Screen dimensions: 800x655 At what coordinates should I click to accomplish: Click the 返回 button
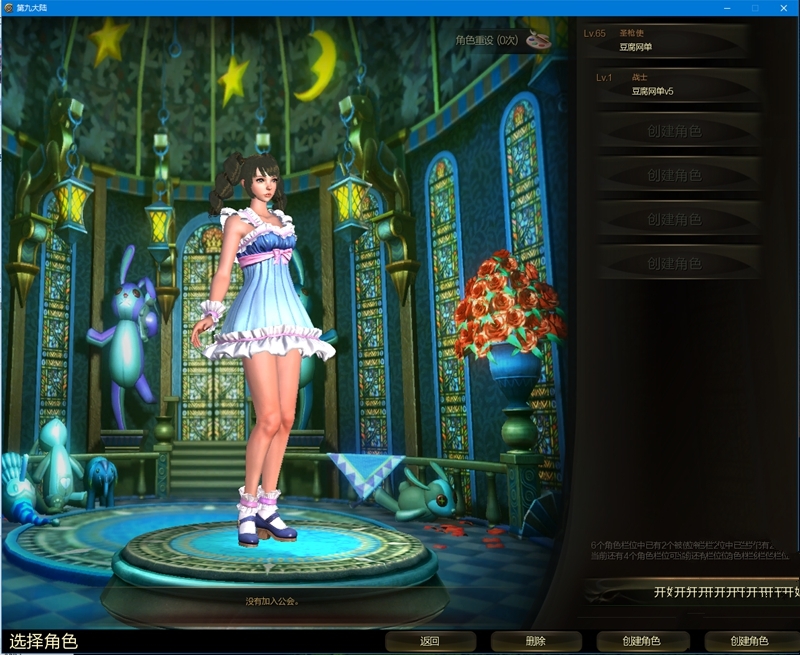point(430,641)
